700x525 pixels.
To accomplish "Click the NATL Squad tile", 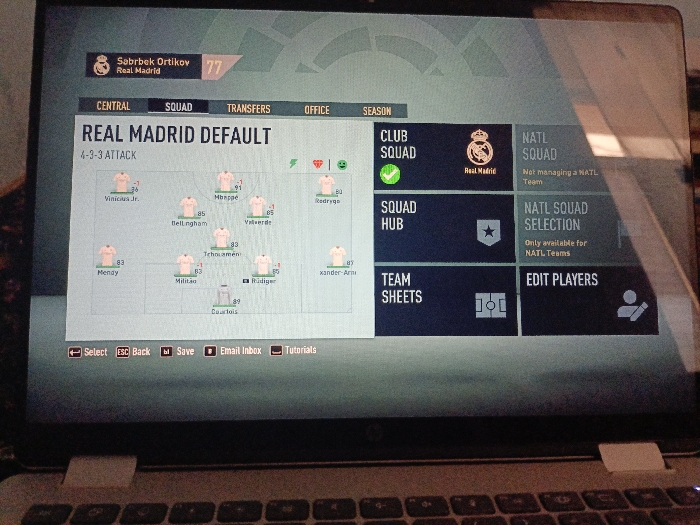I will [x=582, y=158].
